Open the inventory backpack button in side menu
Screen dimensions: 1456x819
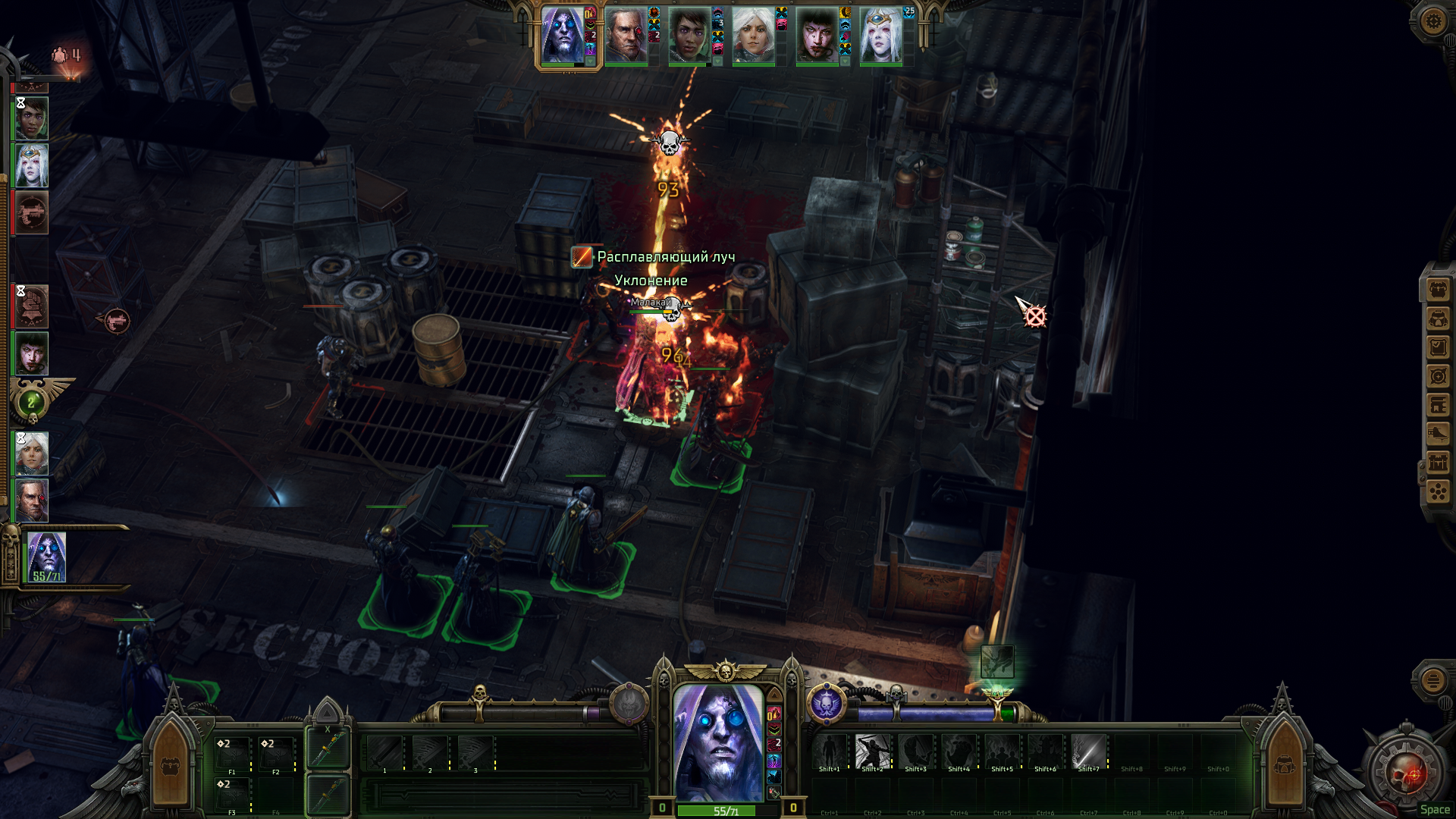pos(1438,290)
